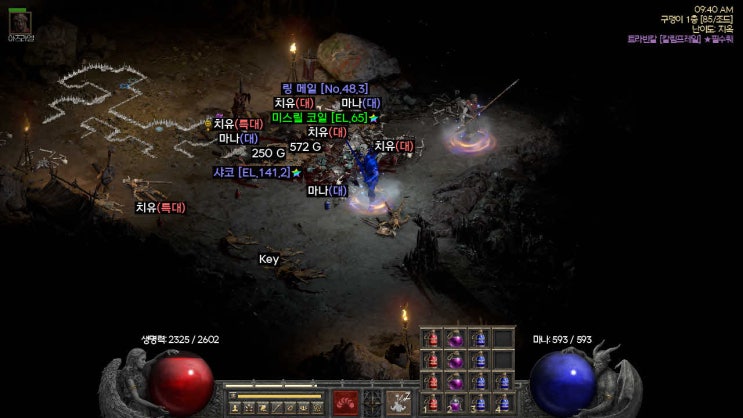743x418 pixels.
Task: Use the mana potion in belt slot 3
Action: click(479, 402)
